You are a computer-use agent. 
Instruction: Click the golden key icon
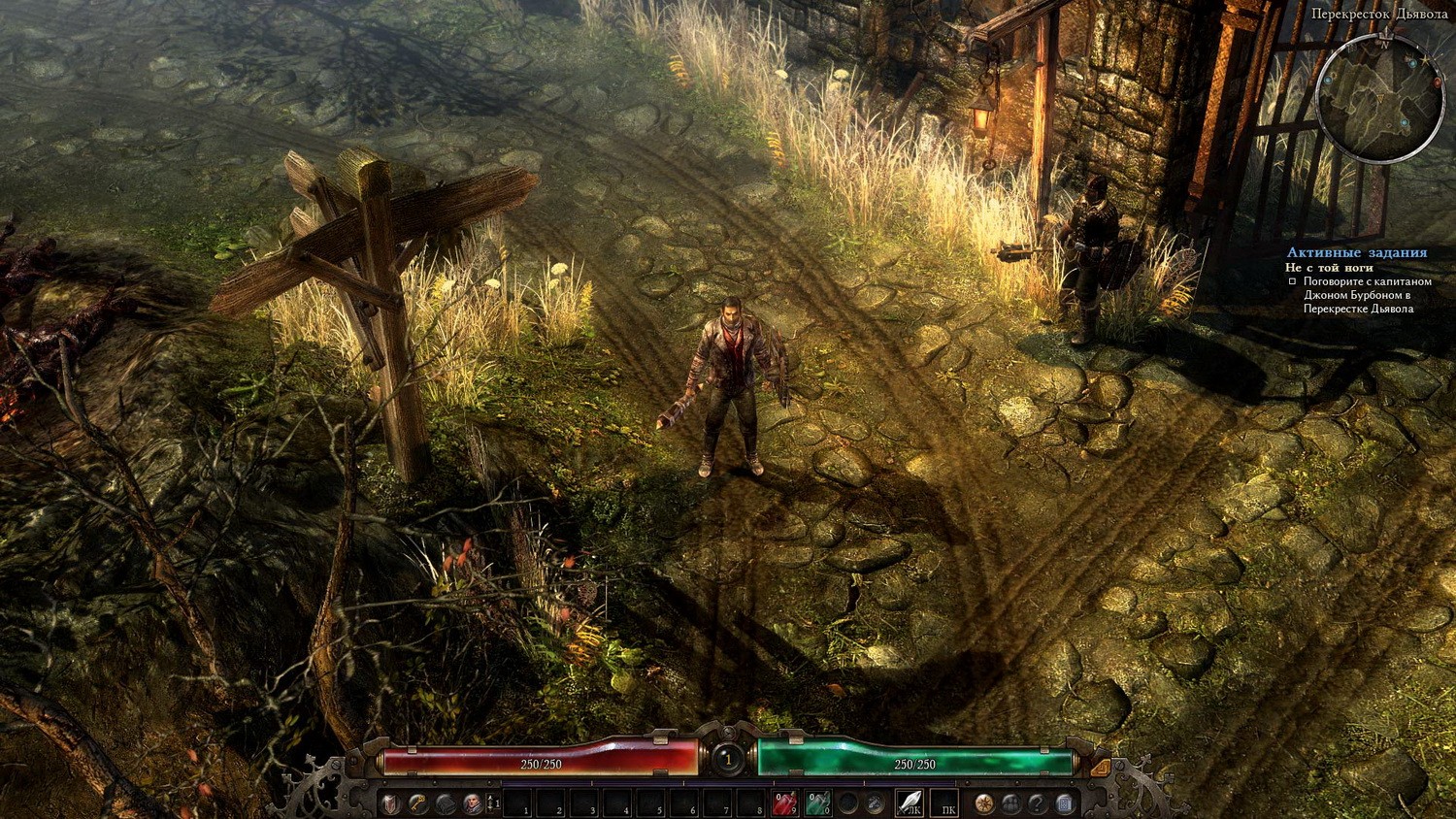click(x=418, y=803)
